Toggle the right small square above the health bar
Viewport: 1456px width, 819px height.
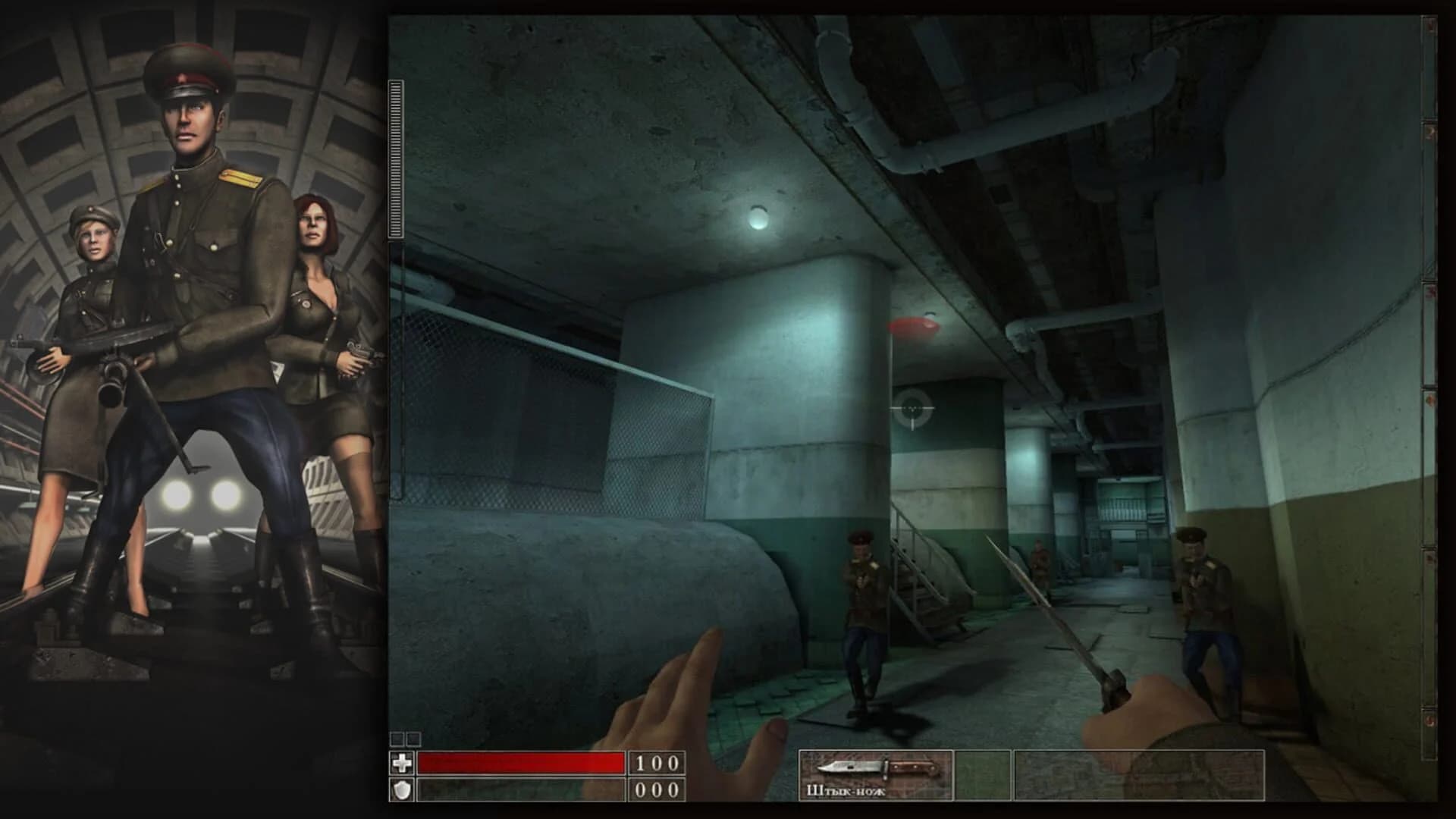click(415, 738)
